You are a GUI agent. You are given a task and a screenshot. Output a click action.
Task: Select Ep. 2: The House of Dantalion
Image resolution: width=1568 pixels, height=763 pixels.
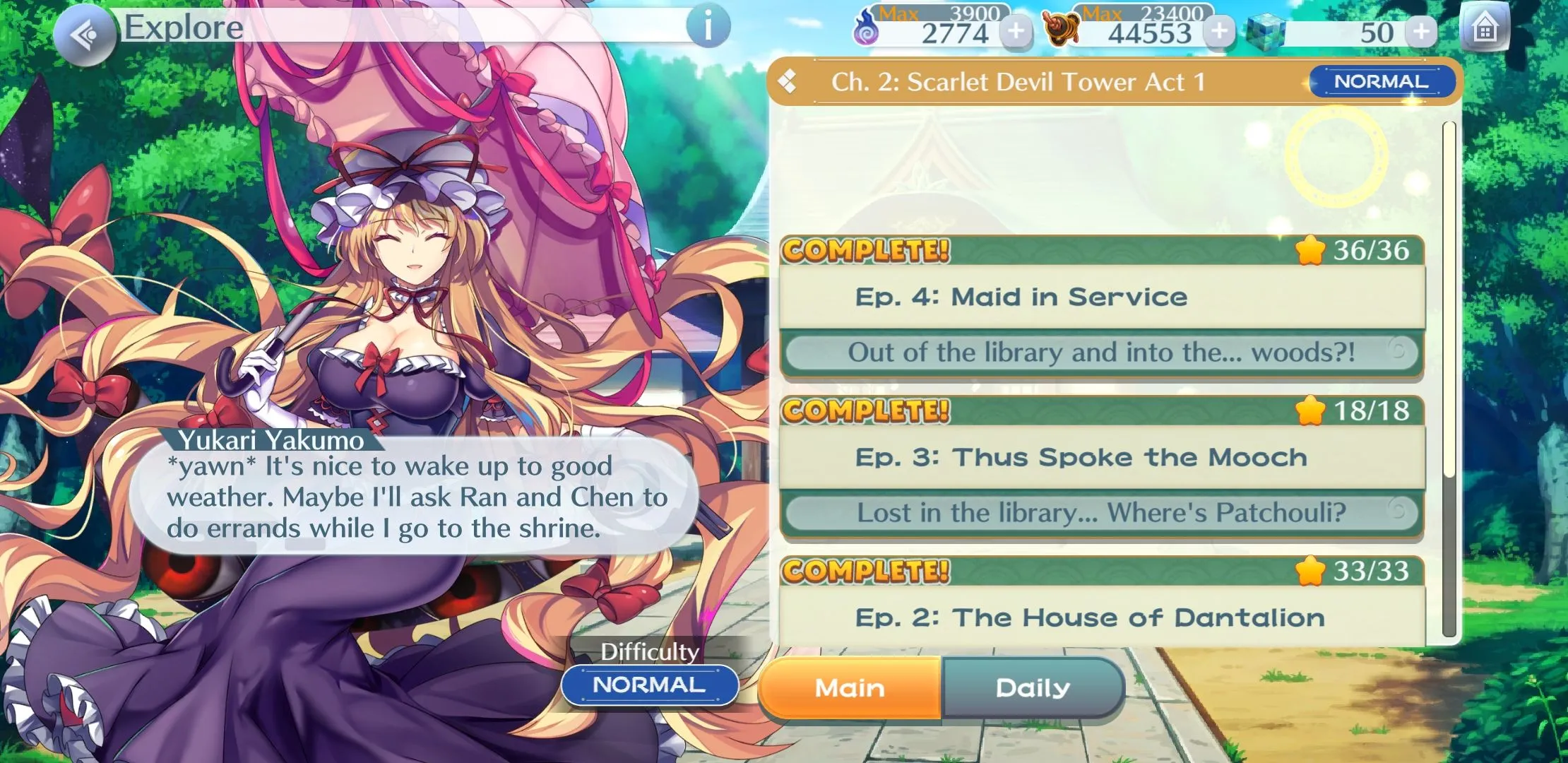click(1102, 617)
